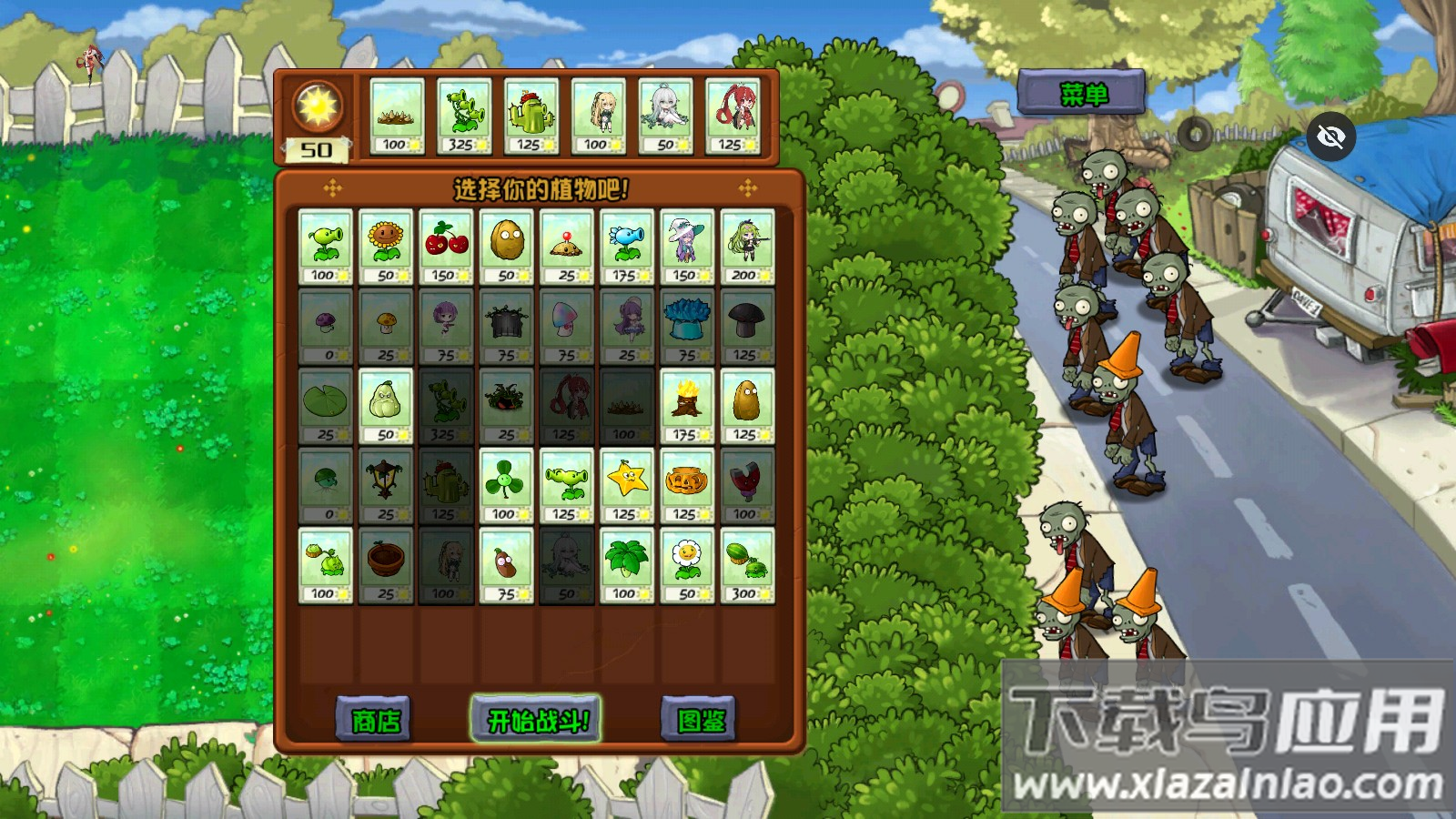Choose the Squash seed card

pos(386,406)
